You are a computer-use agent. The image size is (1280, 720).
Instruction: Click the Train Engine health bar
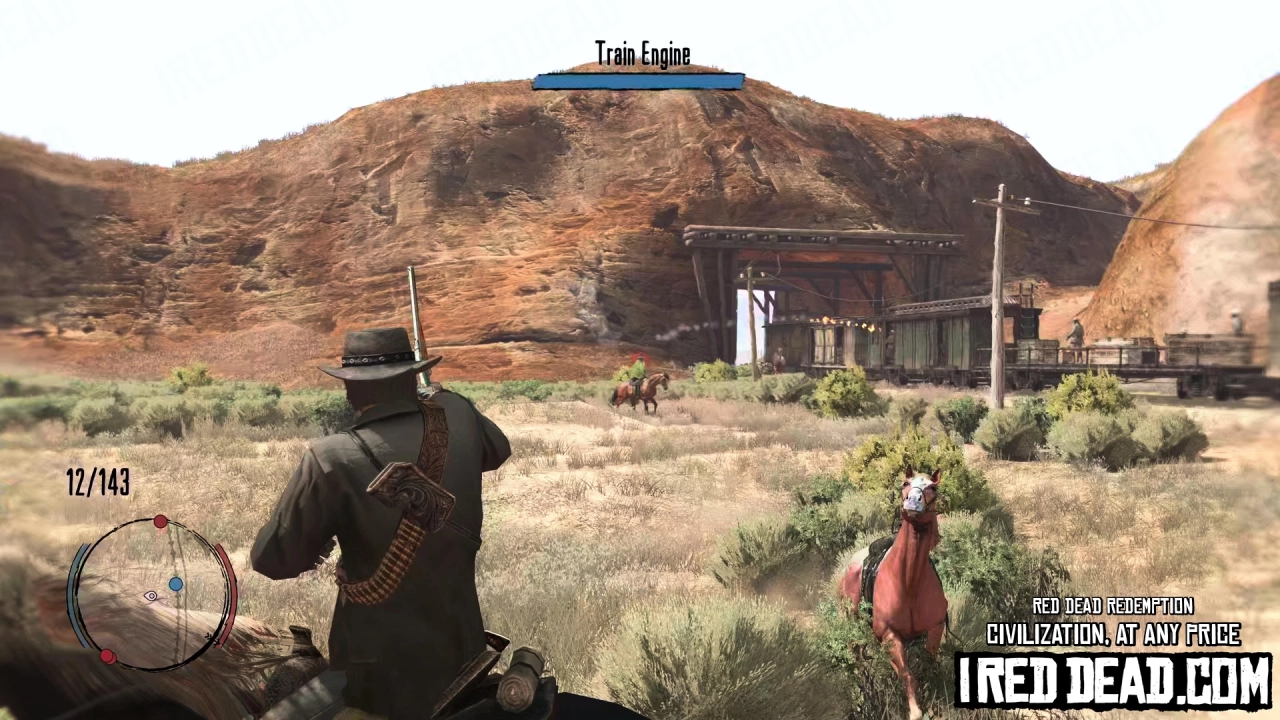point(639,80)
